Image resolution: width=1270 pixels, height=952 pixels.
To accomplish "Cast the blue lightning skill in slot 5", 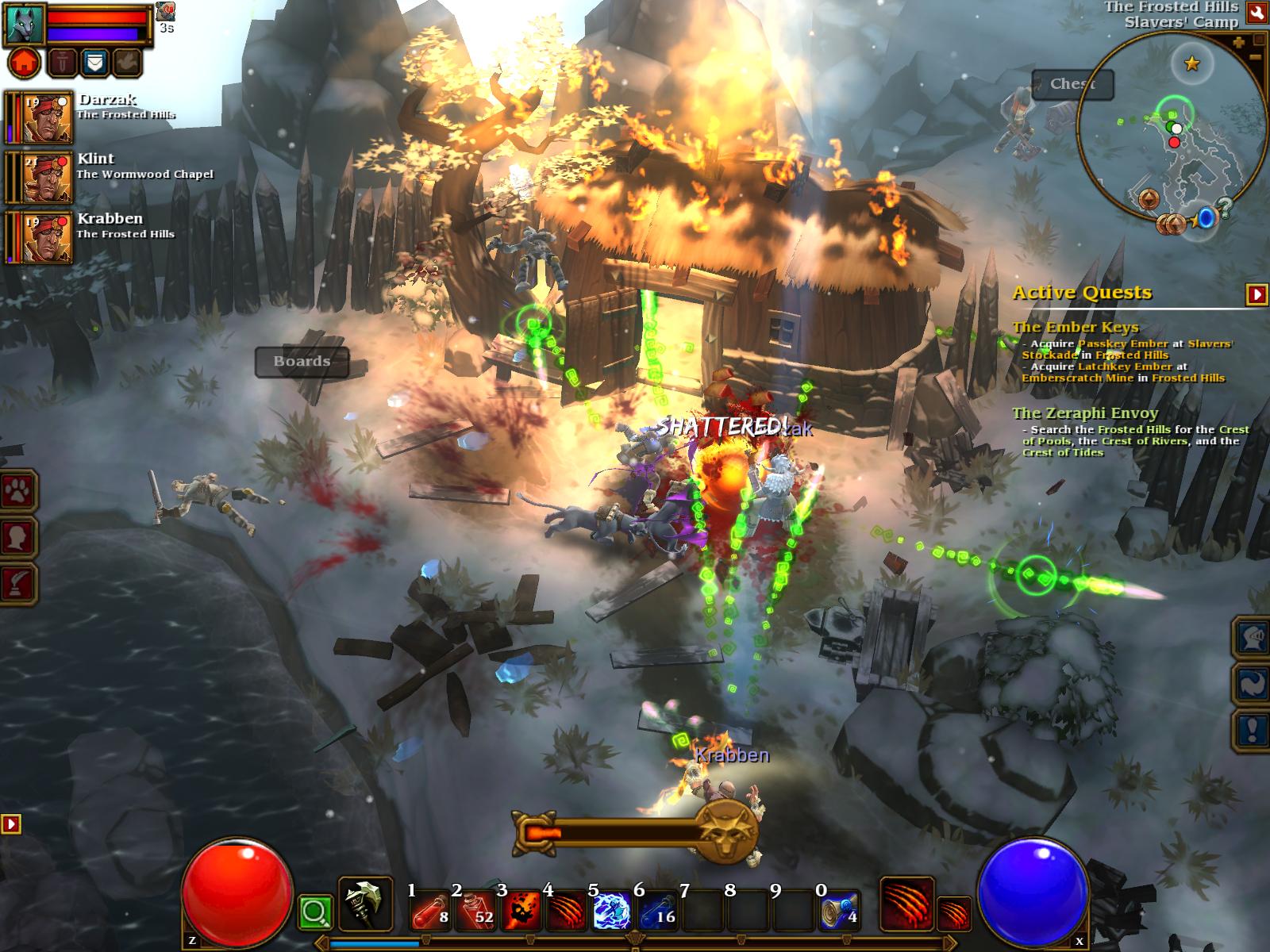I will 612,911.
